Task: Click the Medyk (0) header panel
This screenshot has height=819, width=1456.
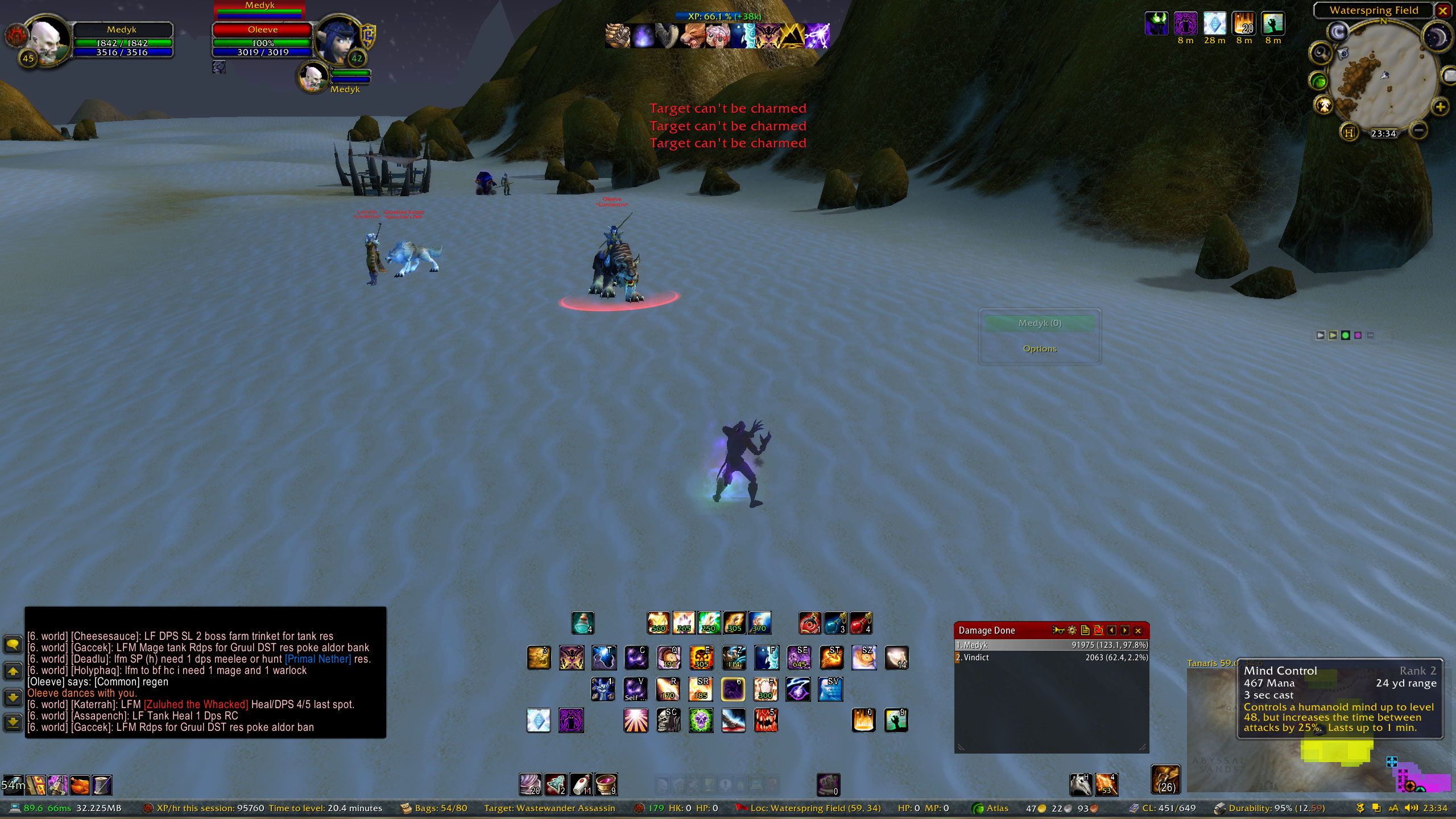Action: click(x=1039, y=323)
